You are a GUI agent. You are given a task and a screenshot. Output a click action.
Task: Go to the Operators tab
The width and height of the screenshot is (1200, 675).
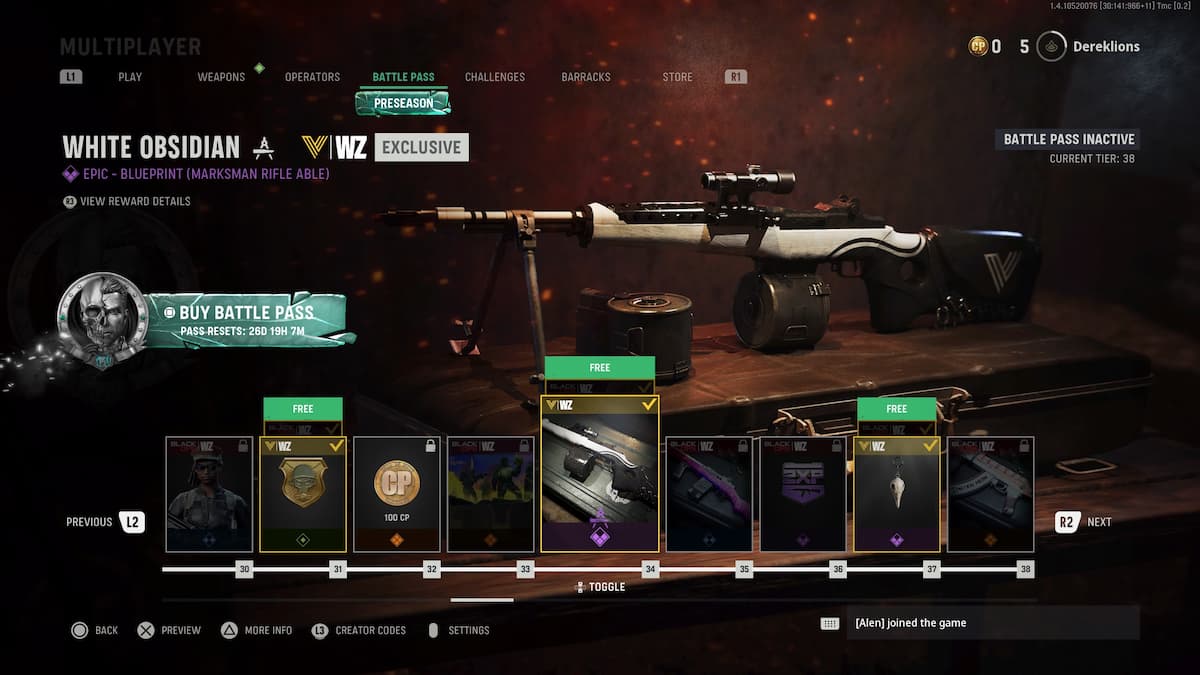(312, 77)
